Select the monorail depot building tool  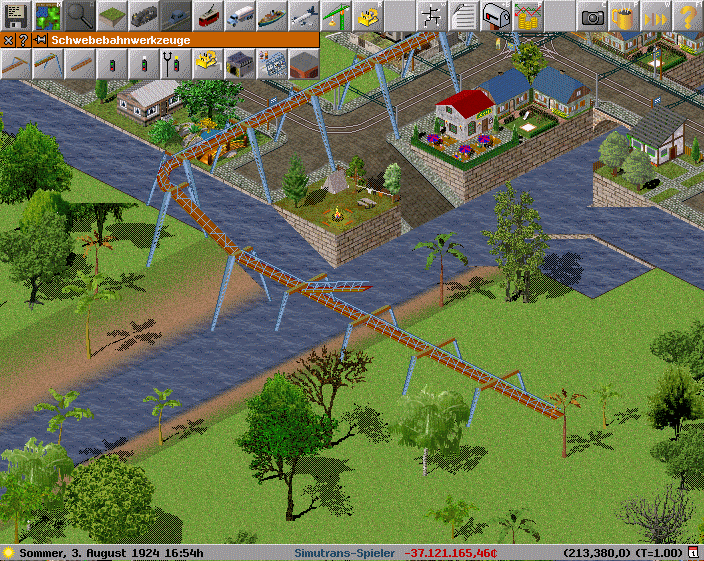(x=240, y=64)
